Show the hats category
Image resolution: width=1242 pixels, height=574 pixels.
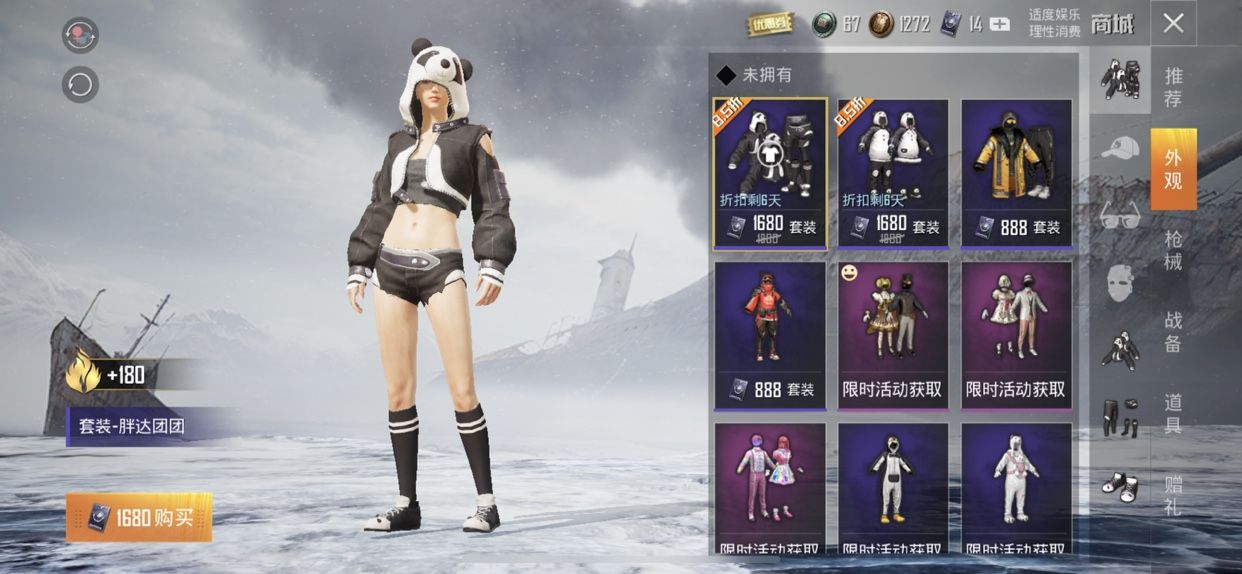tap(1120, 148)
